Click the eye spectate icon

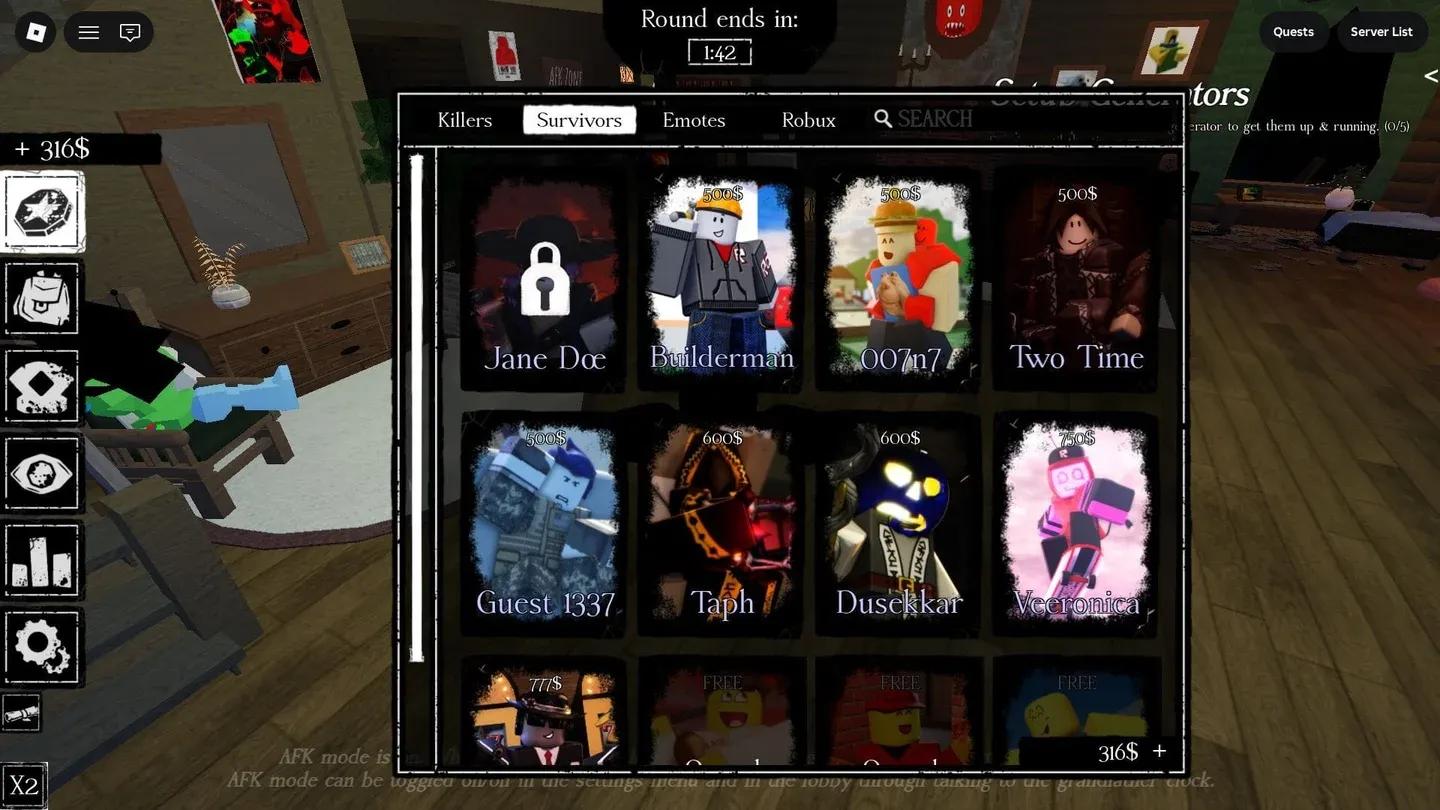[x=42, y=473]
